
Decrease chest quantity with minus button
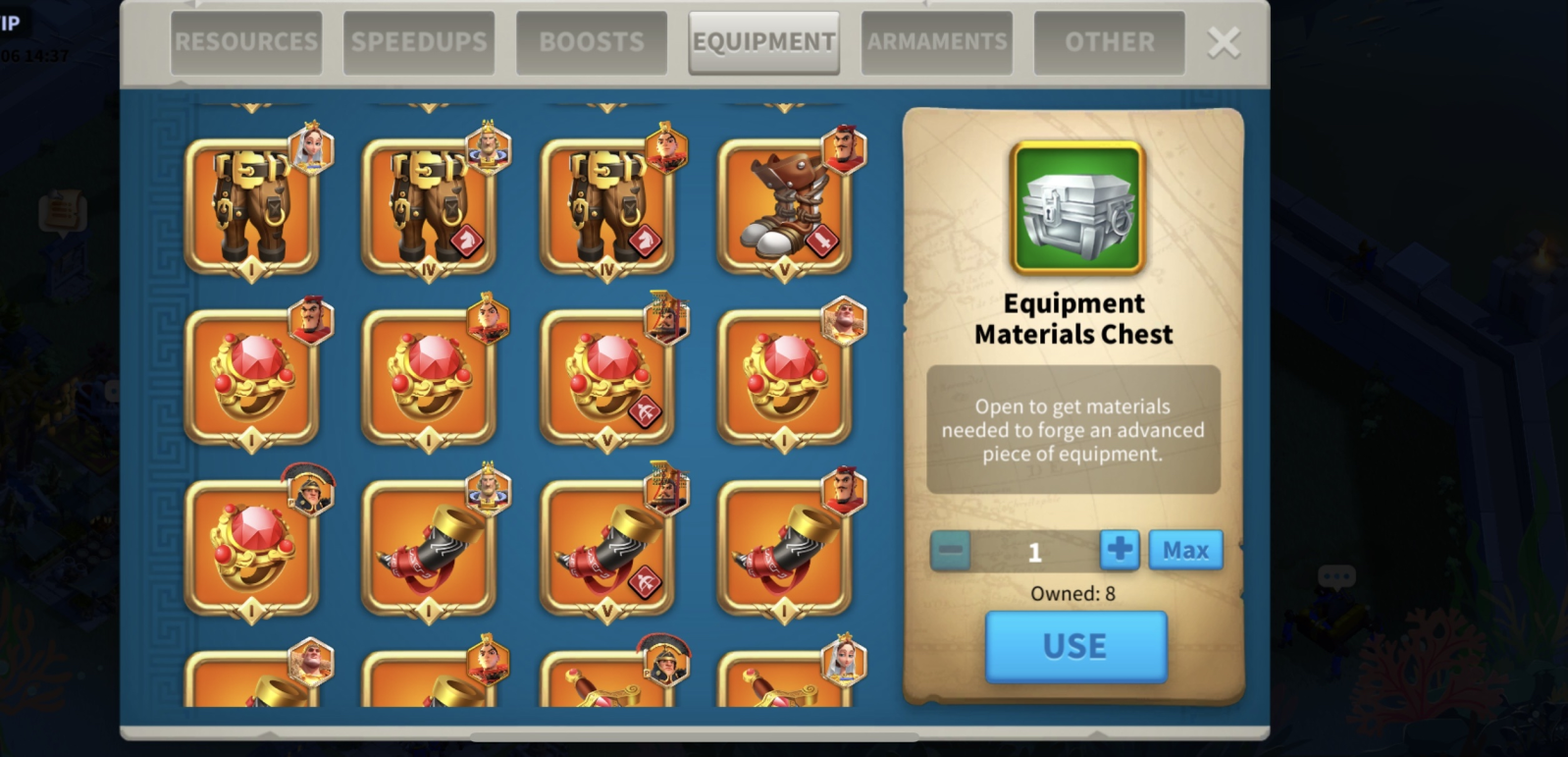click(951, 550)
